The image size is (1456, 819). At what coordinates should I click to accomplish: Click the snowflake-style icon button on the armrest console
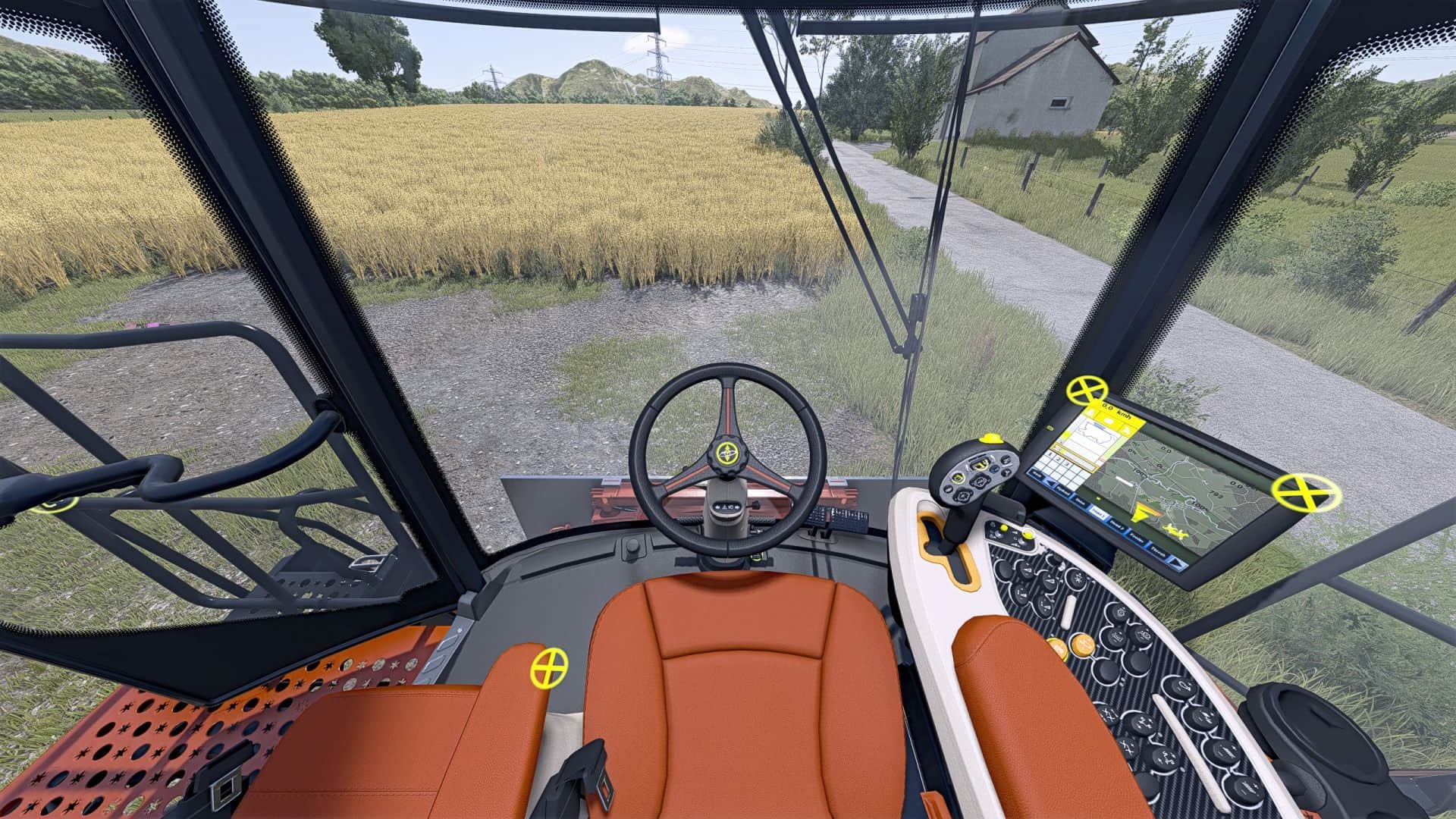(x=1078, y=579)
